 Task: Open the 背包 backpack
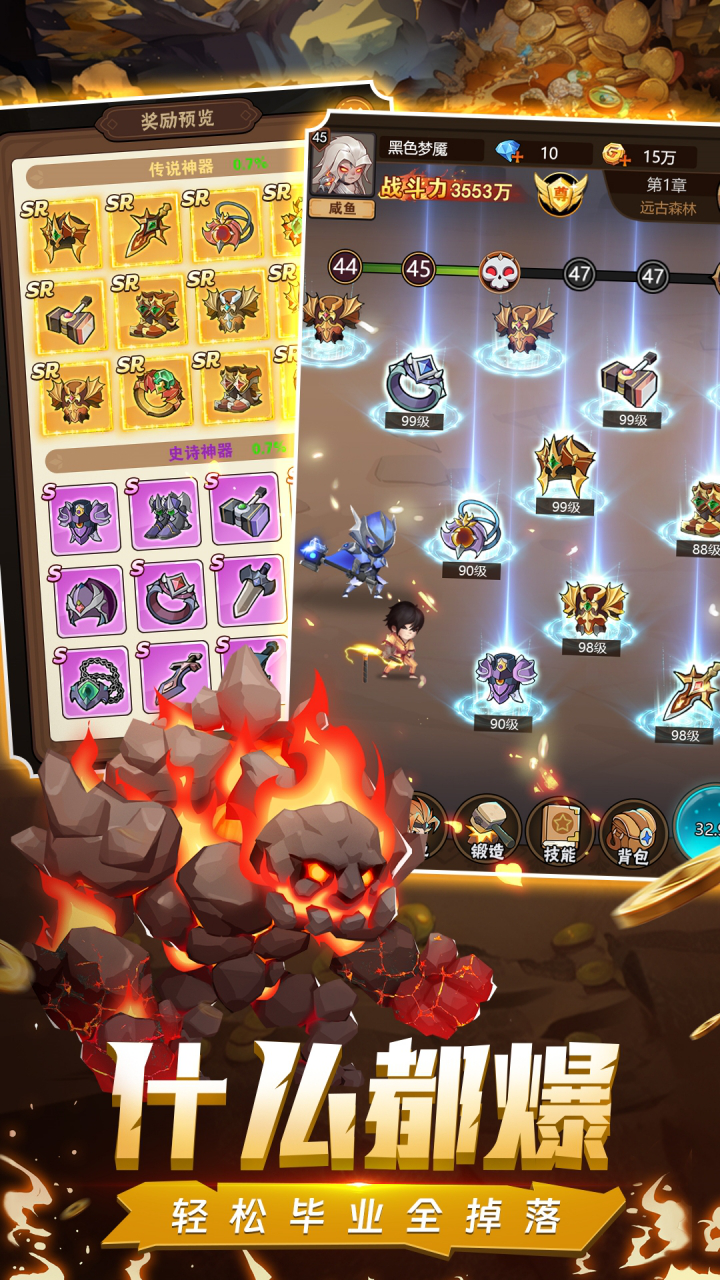(633, 831)
